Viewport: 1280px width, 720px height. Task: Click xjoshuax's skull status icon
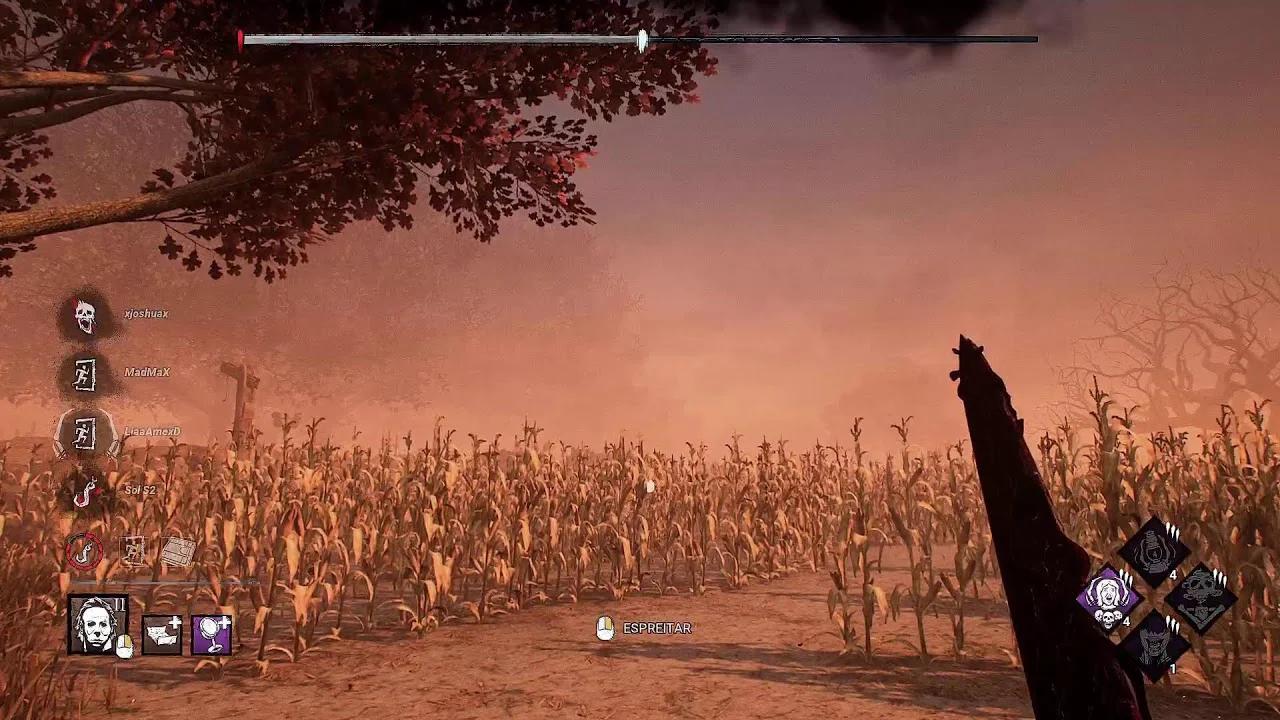83,312
